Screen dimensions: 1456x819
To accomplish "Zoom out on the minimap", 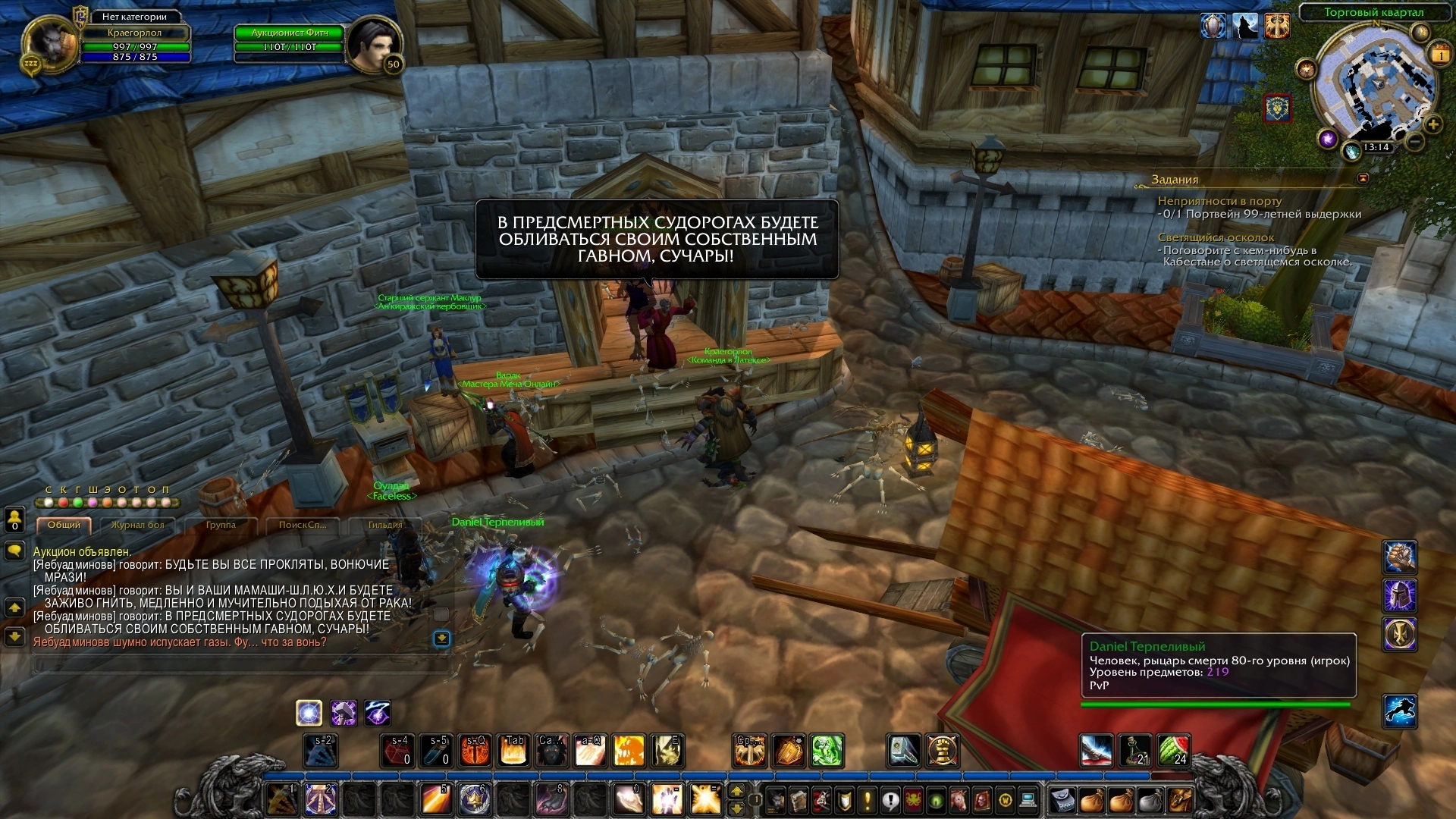I will 1415,142.
